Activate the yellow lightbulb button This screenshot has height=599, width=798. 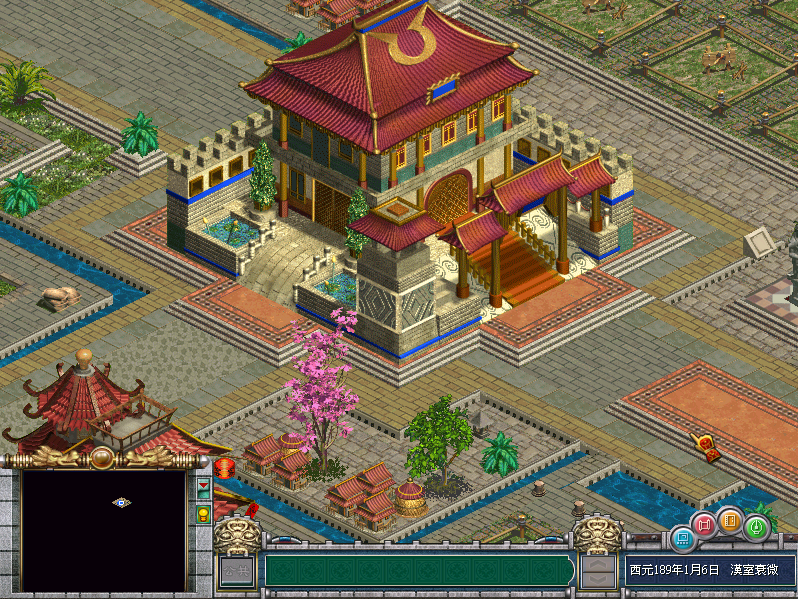[x=204, y=514]
